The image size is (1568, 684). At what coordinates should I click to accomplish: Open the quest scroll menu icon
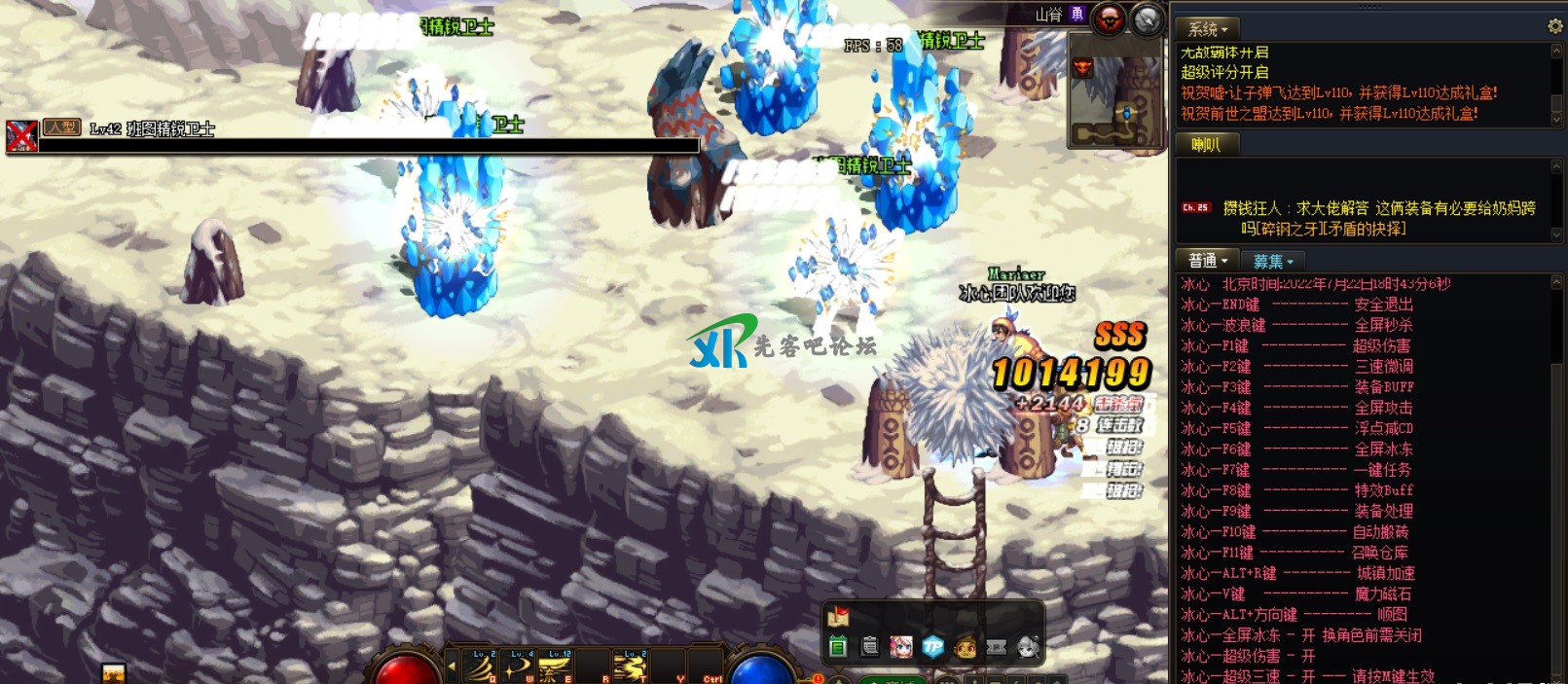[x=870, y=646]
